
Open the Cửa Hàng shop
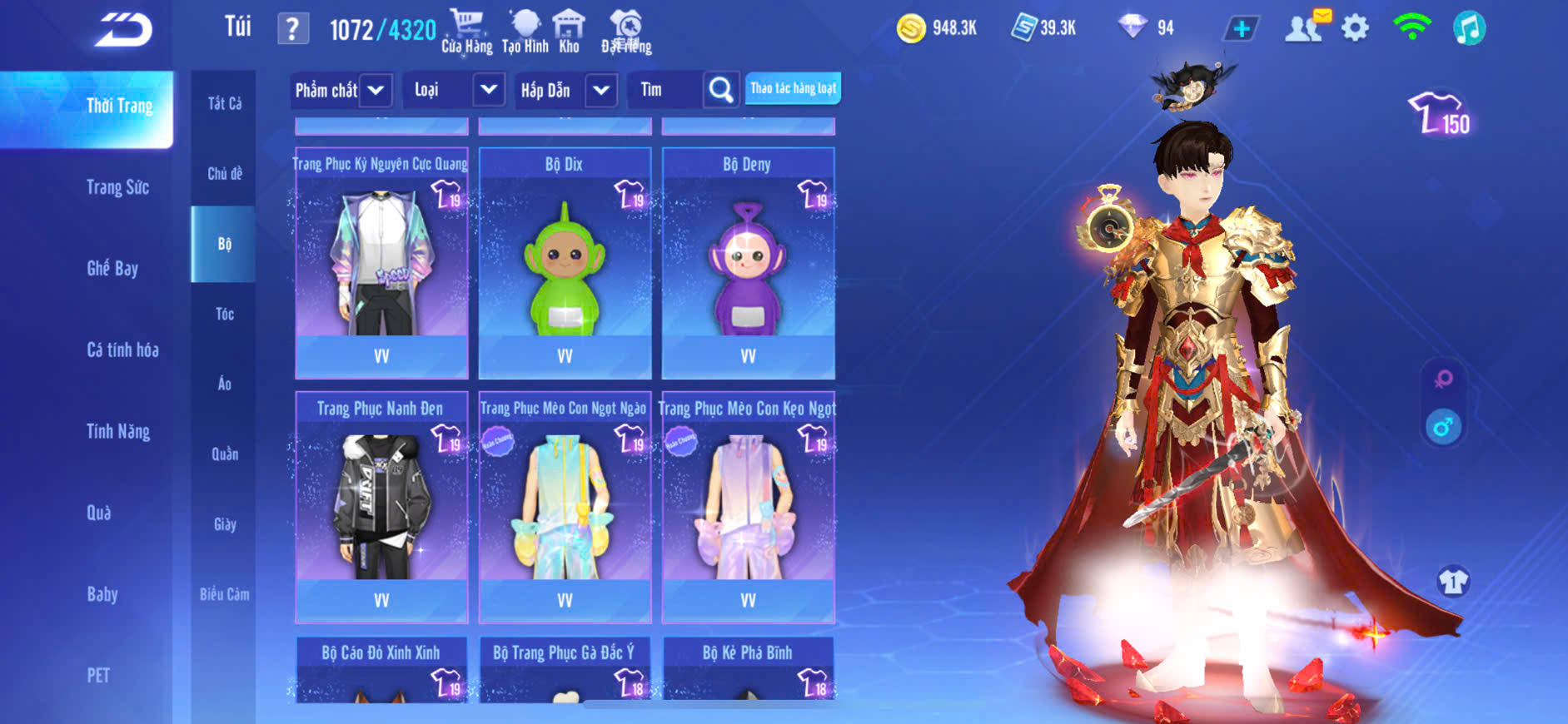tap(466, 30)
